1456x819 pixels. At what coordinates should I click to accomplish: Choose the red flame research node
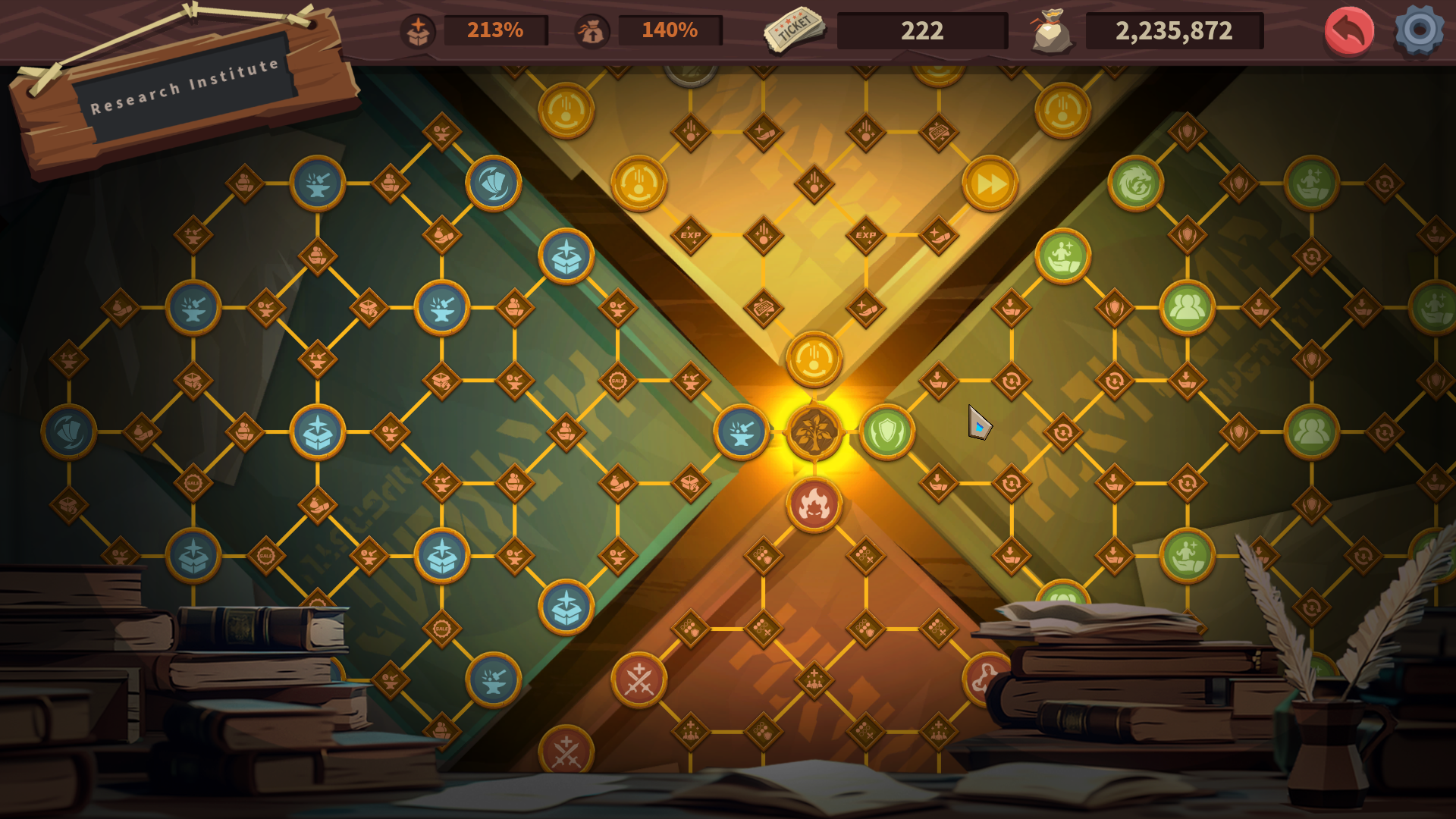[814, 504]
